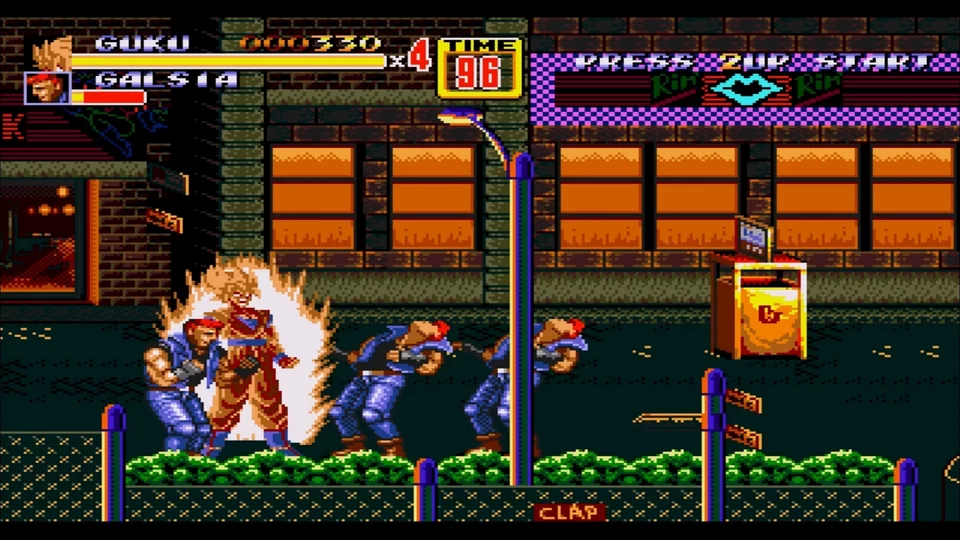960x540 pixels.
Task: Select the Galsia enemy portrait
Action: pos(47,88)
